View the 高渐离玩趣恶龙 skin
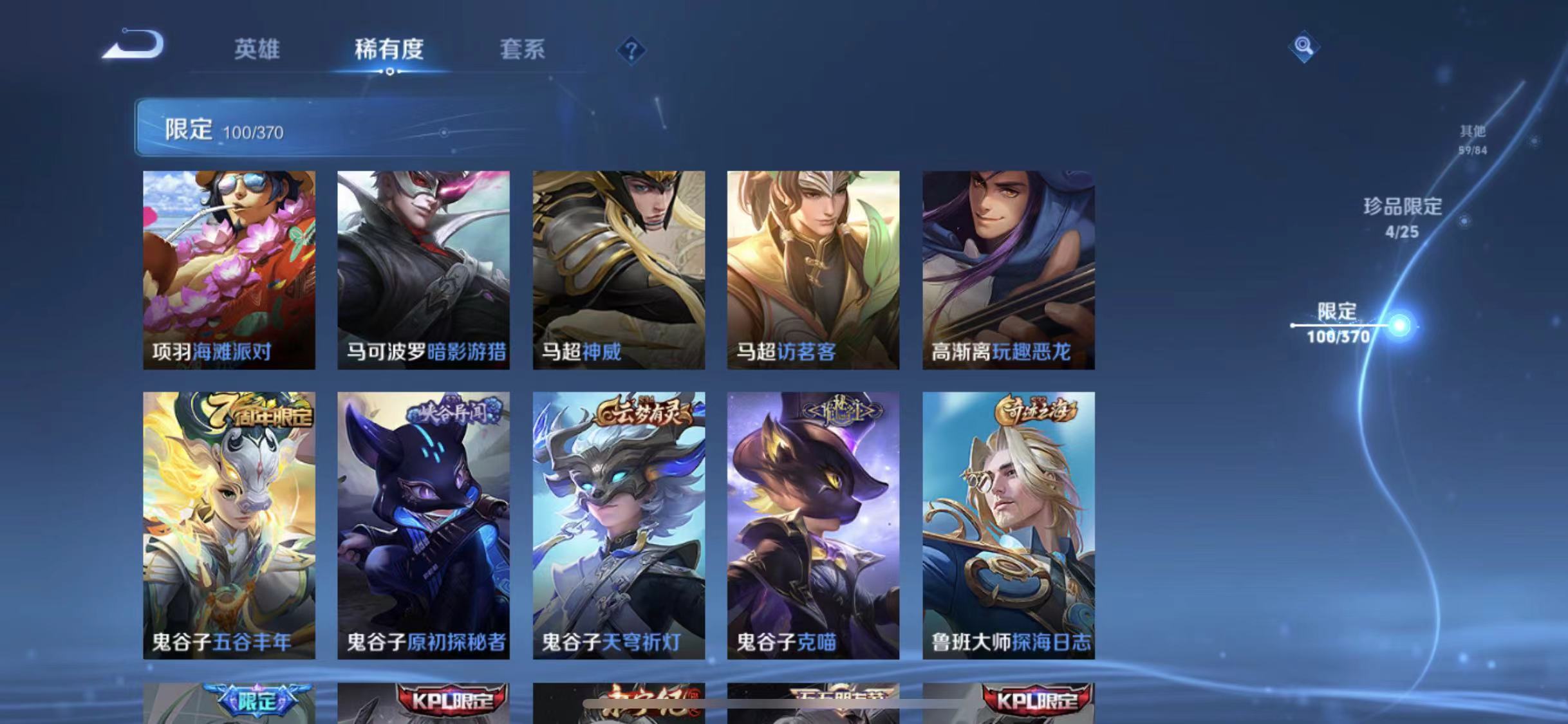Image resolution: width=1568 pixels, height=724 pixels. point(1008,270)
